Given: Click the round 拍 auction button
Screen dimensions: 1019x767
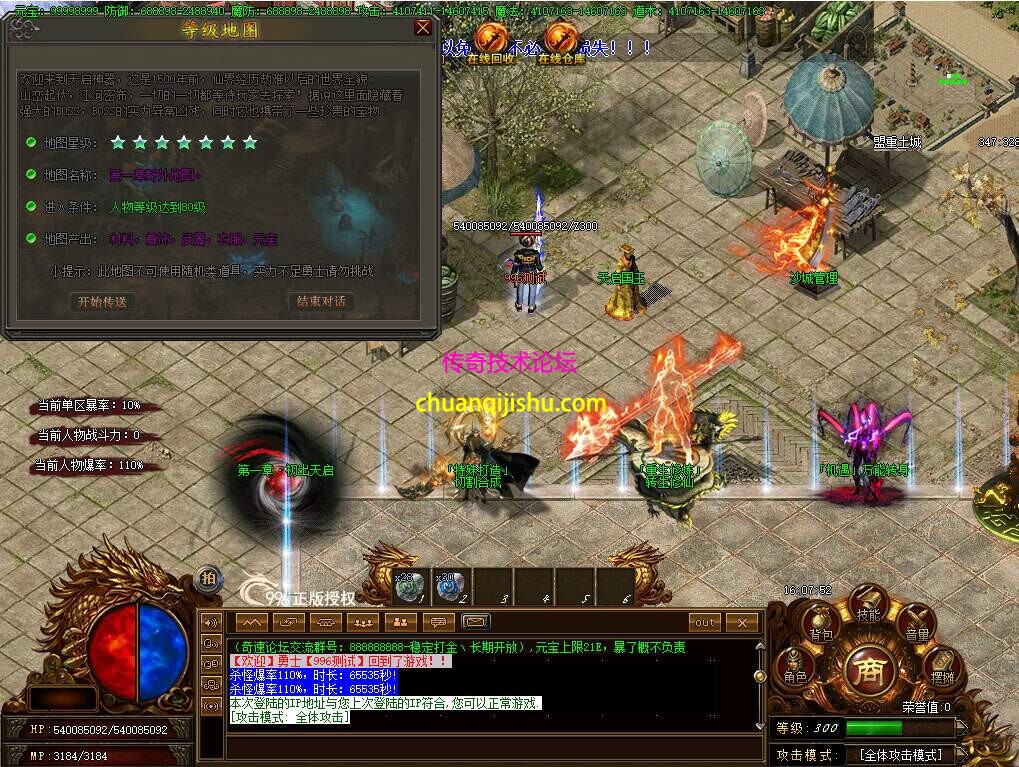Looking at the screenshot, I should [208, 577].
